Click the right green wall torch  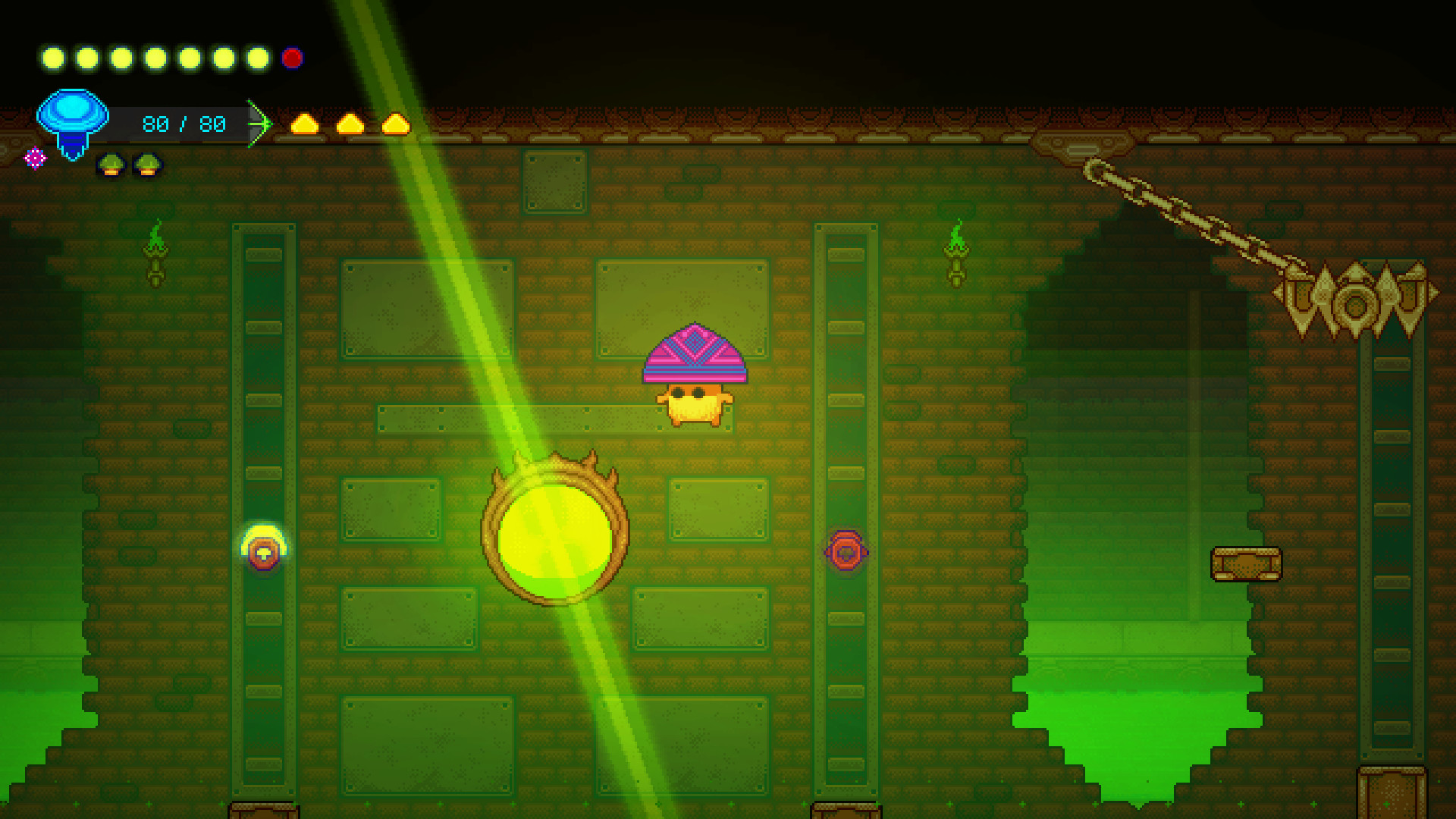point(957,254)
